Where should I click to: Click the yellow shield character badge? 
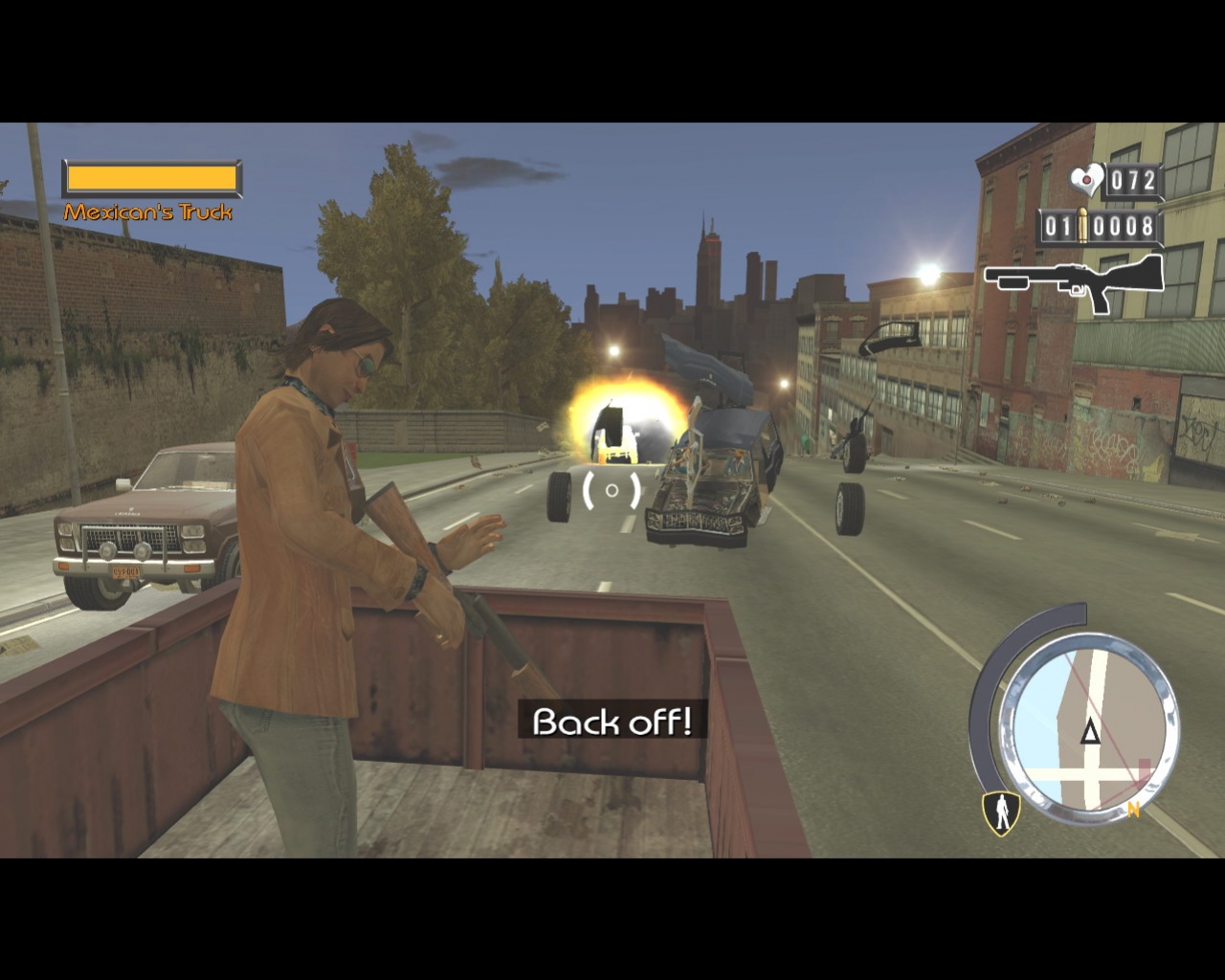[x=1001, y=813]
